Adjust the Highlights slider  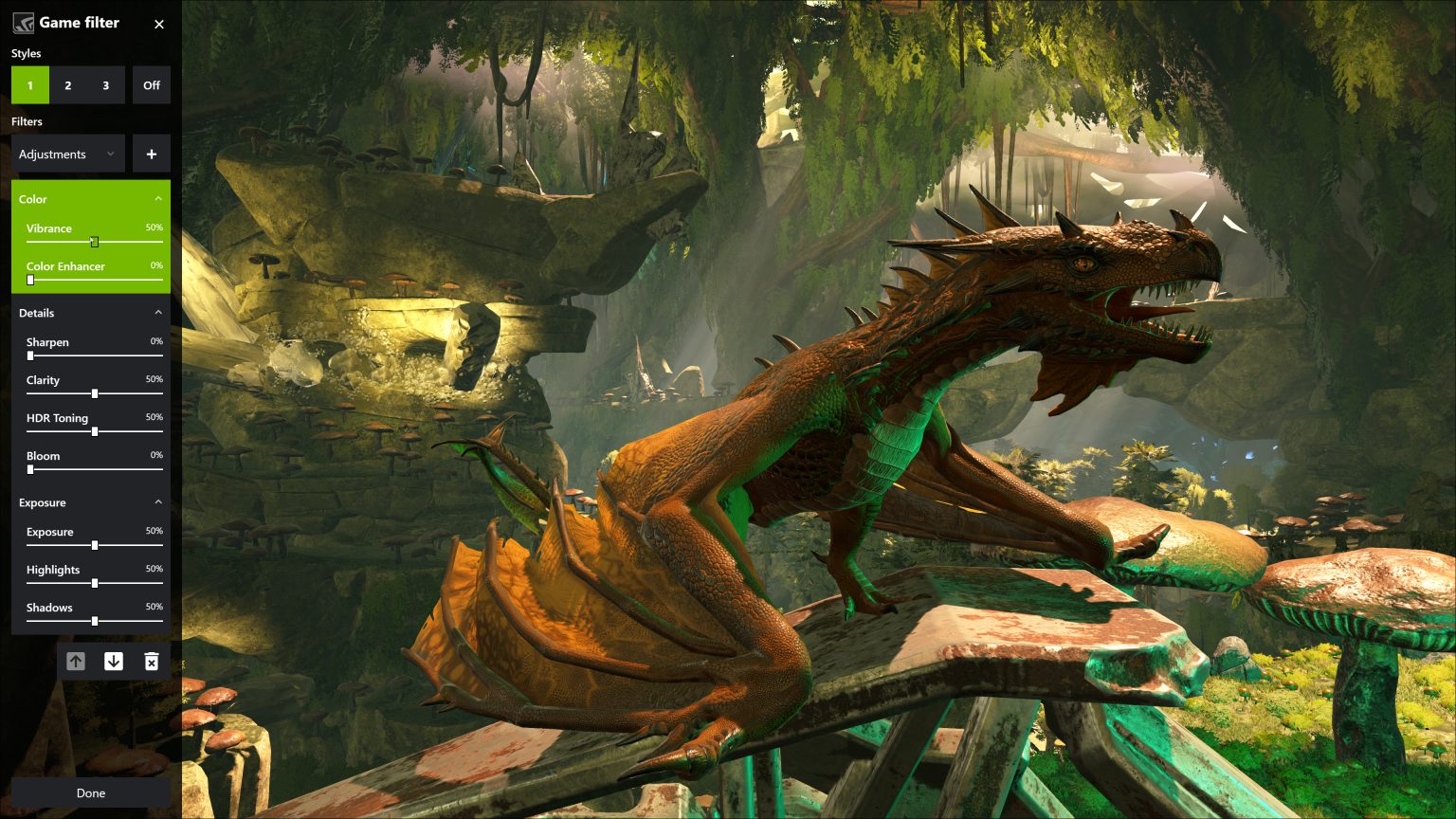[x=94, y=583]
